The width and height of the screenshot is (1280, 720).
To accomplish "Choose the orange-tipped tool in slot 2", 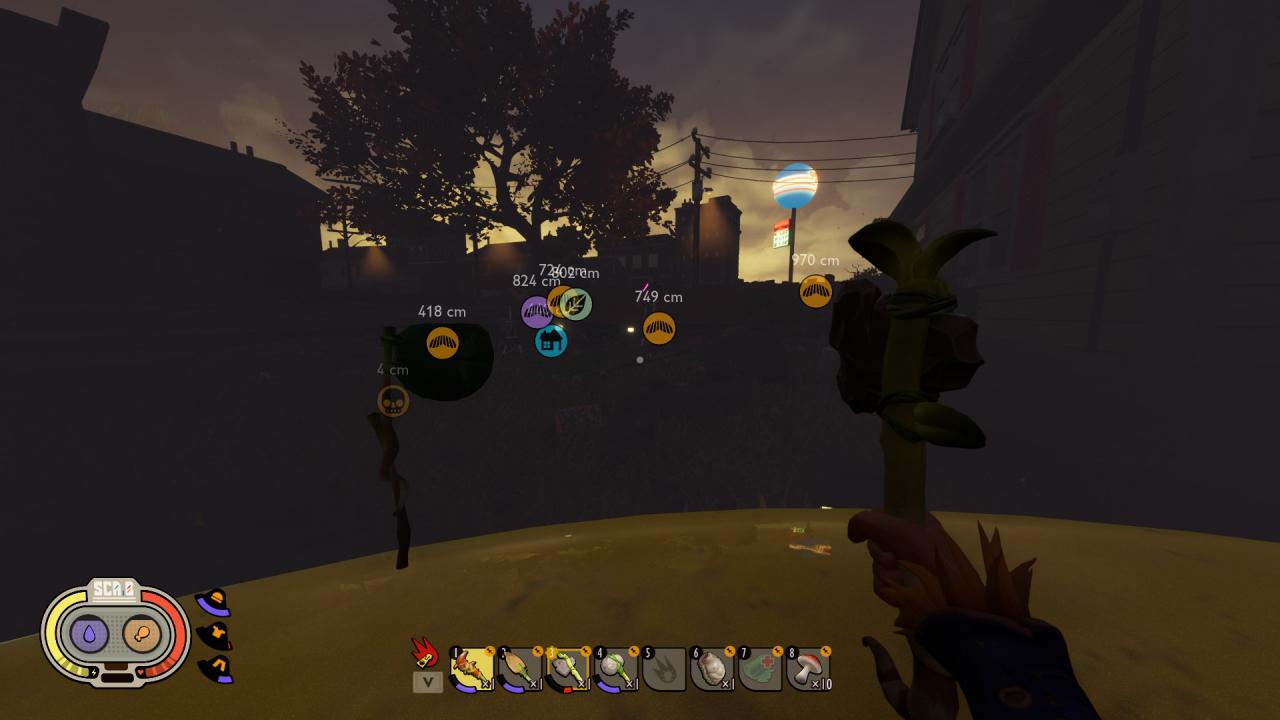I will 520,668.
